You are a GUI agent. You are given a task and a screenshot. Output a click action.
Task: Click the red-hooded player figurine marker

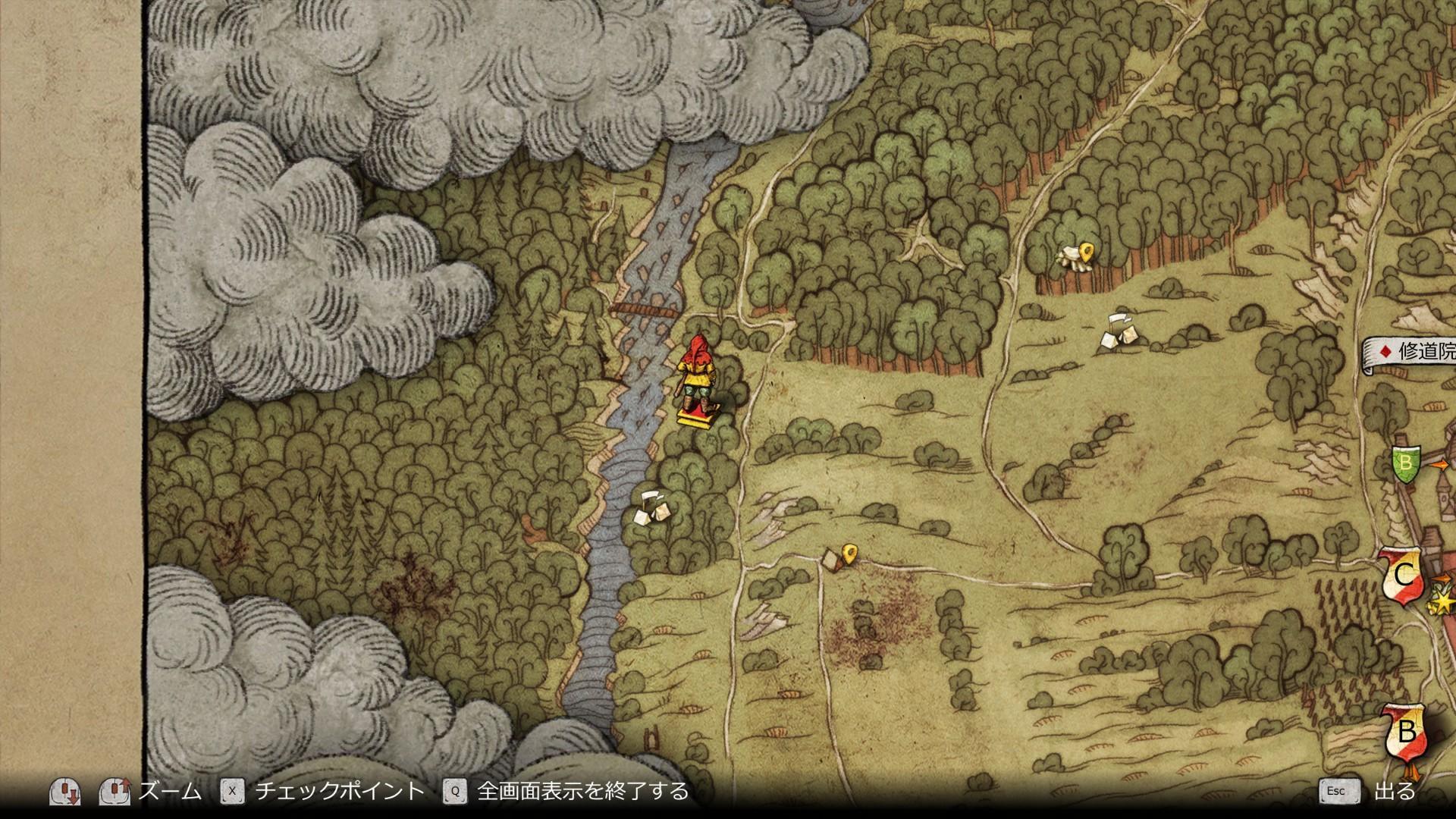(x=697, y=383)
